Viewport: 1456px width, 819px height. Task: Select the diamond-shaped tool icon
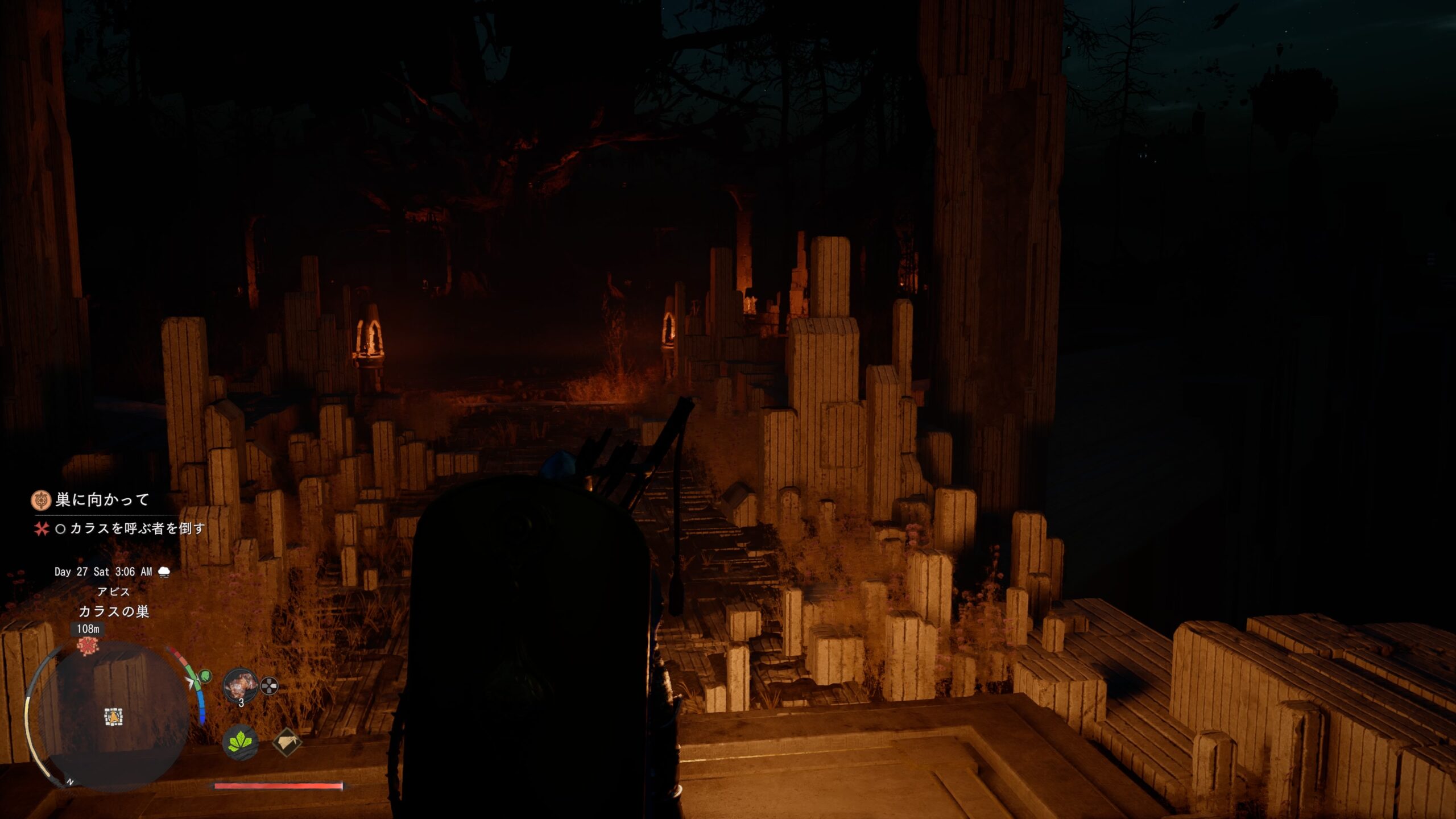287,742
